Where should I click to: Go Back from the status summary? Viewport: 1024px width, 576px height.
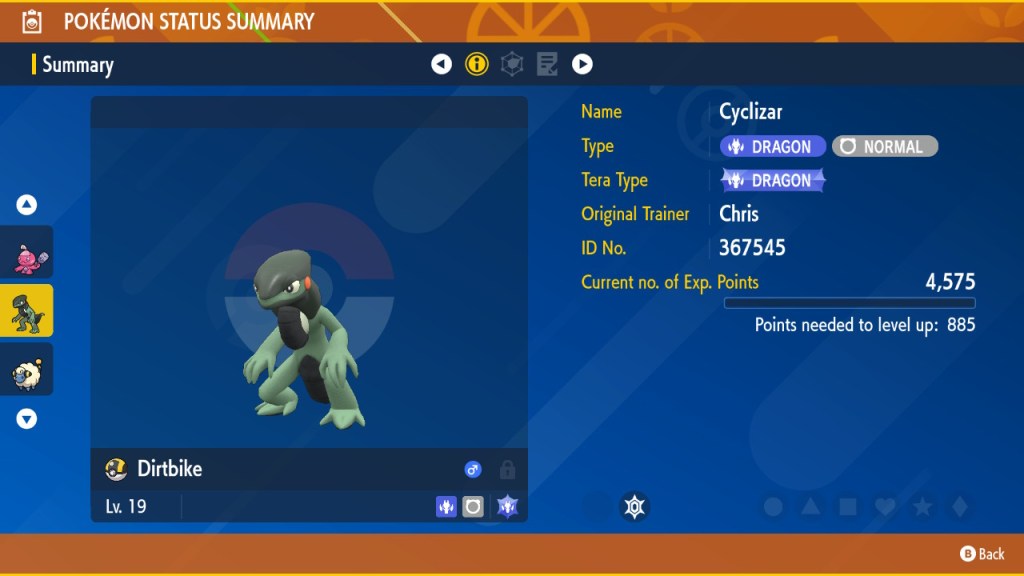(x=982, y=554)
